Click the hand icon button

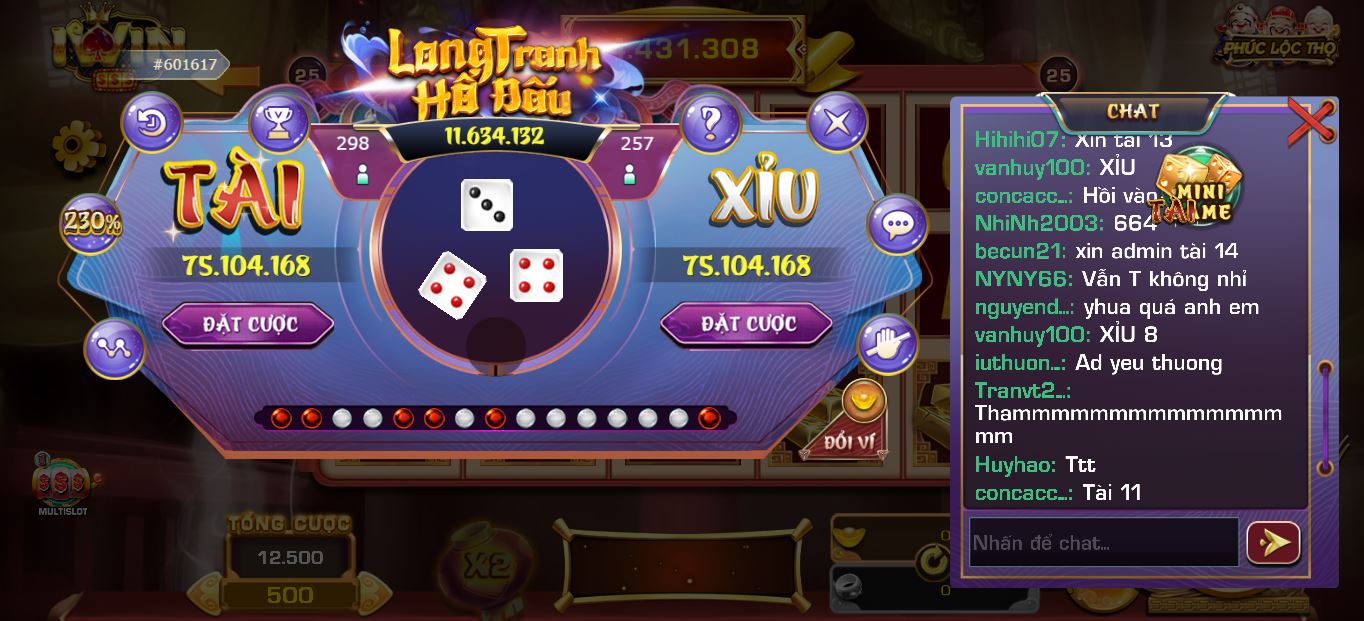(x=887, y=345)
